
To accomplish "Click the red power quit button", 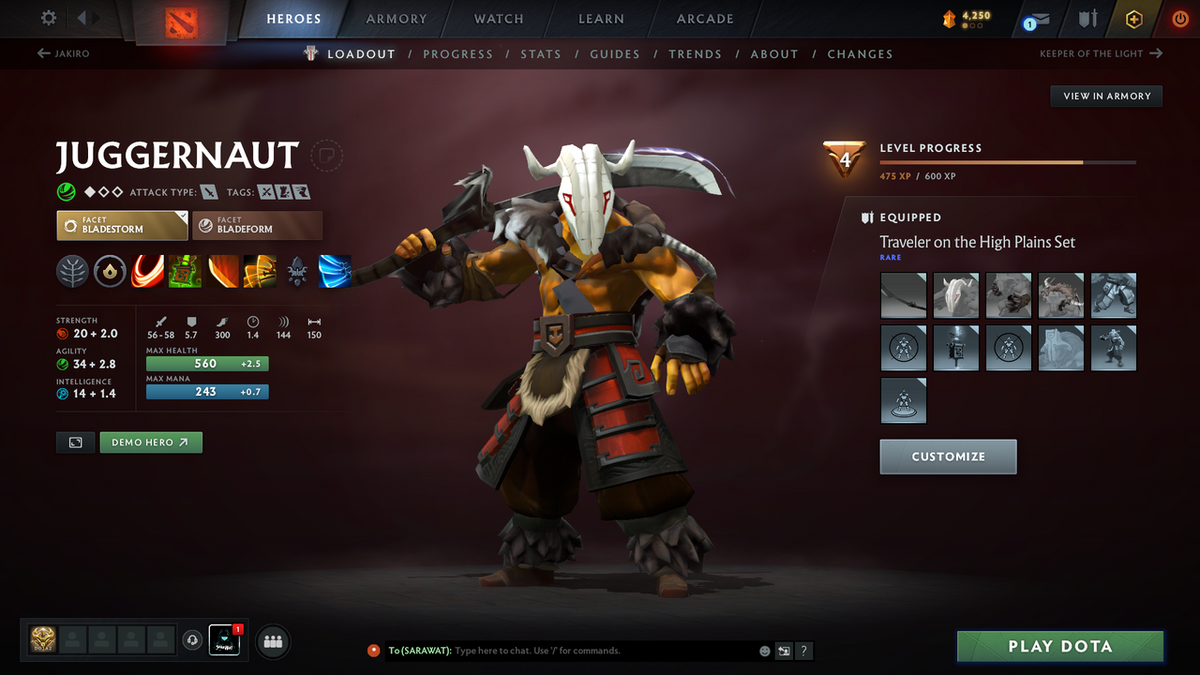I will [1180, 19].
